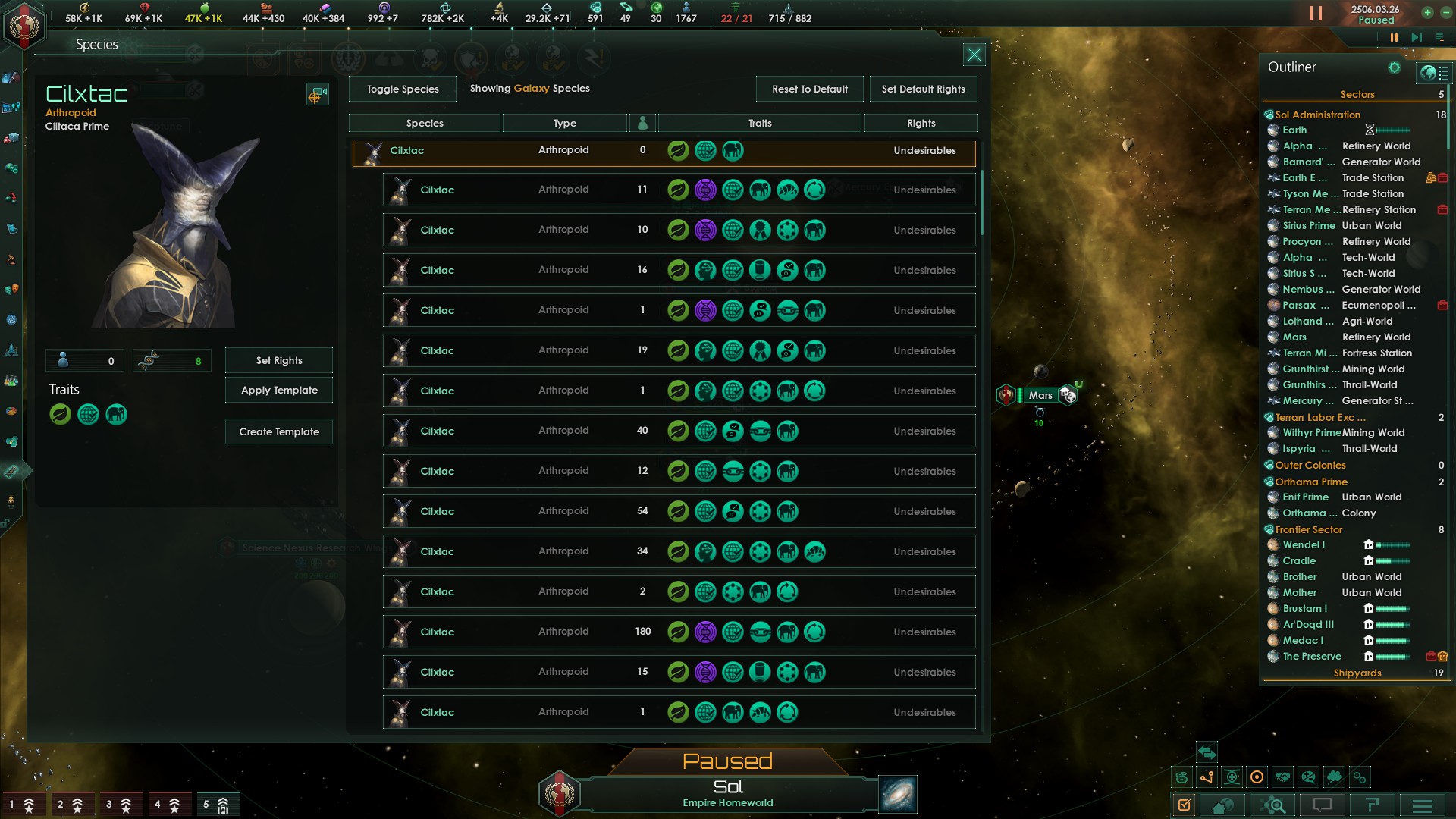Open the message log speech bubble icon

[x=1322, y=805]
